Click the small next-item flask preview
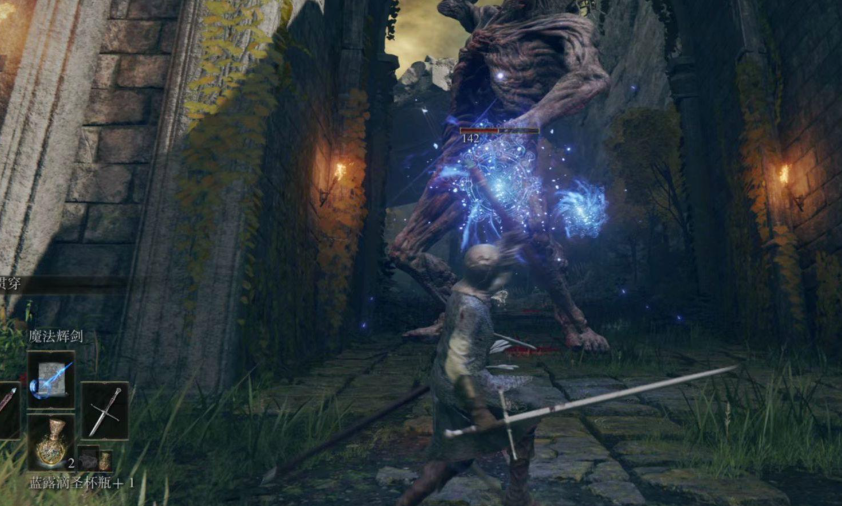This screenshot has height=506, width=842. click(x=104, y=461)
